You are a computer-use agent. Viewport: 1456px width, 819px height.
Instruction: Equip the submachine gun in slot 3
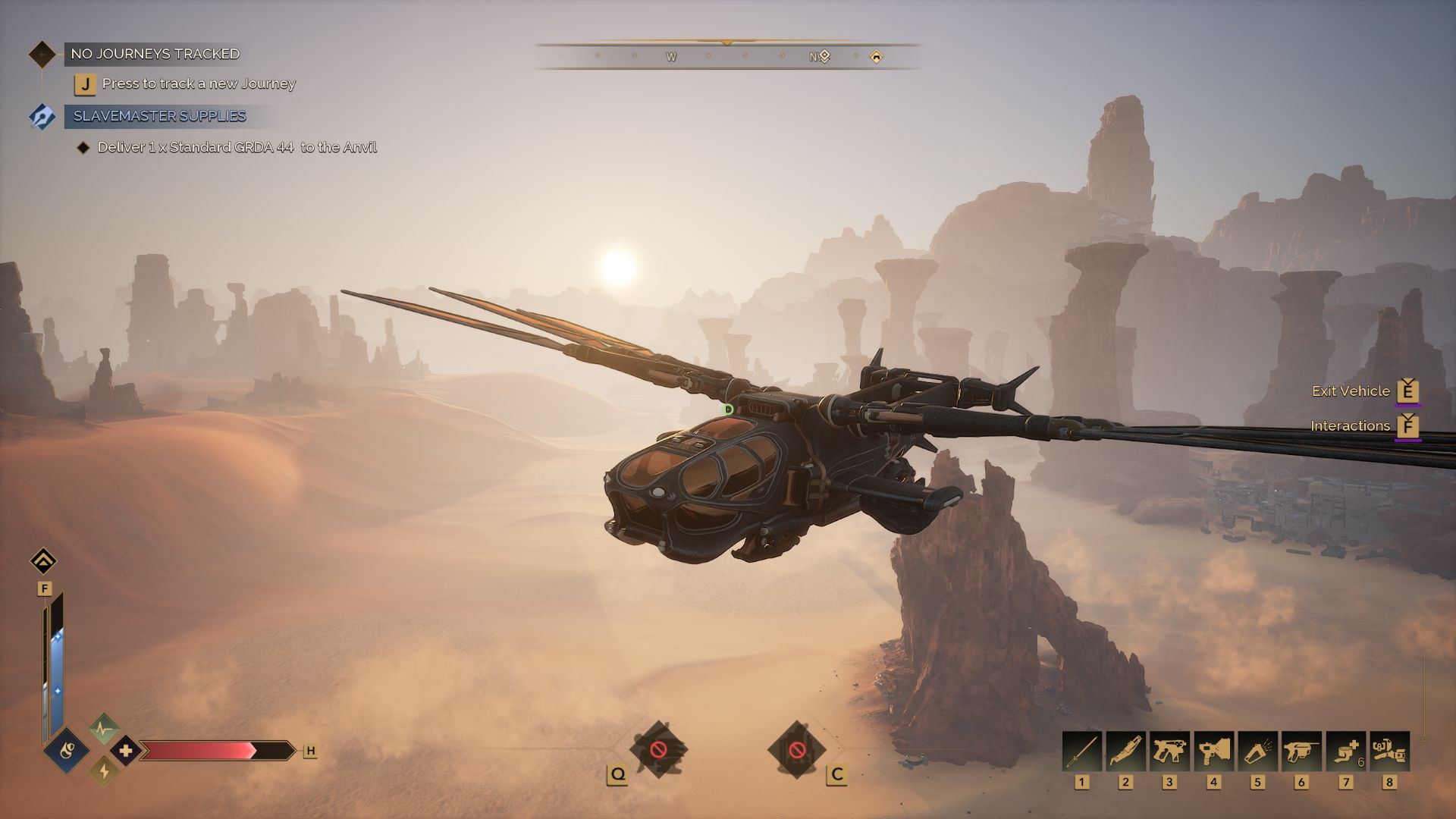(x=1169, y=751)
